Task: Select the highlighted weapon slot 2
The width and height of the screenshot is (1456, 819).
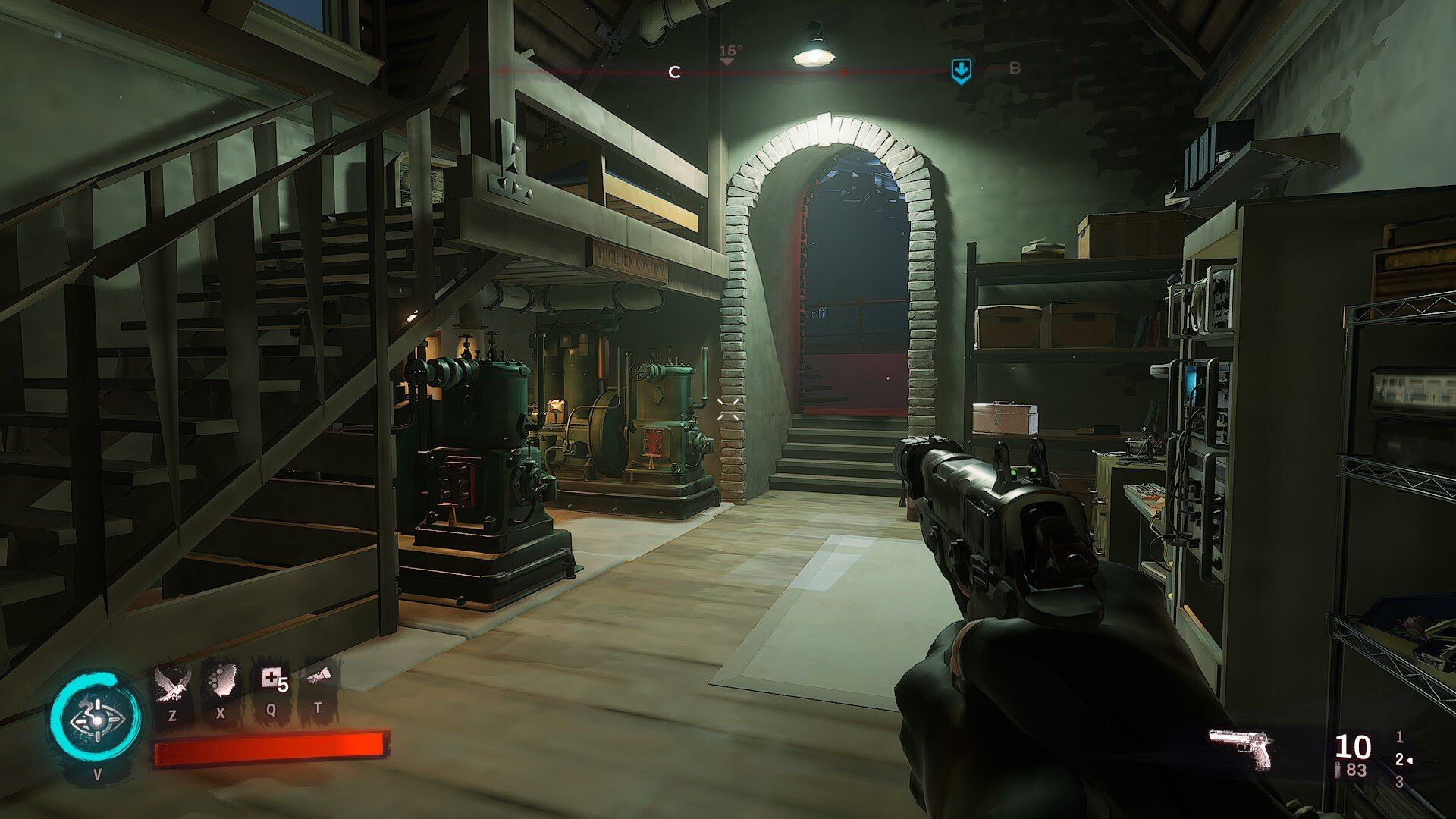Action: click(1400, 760)
